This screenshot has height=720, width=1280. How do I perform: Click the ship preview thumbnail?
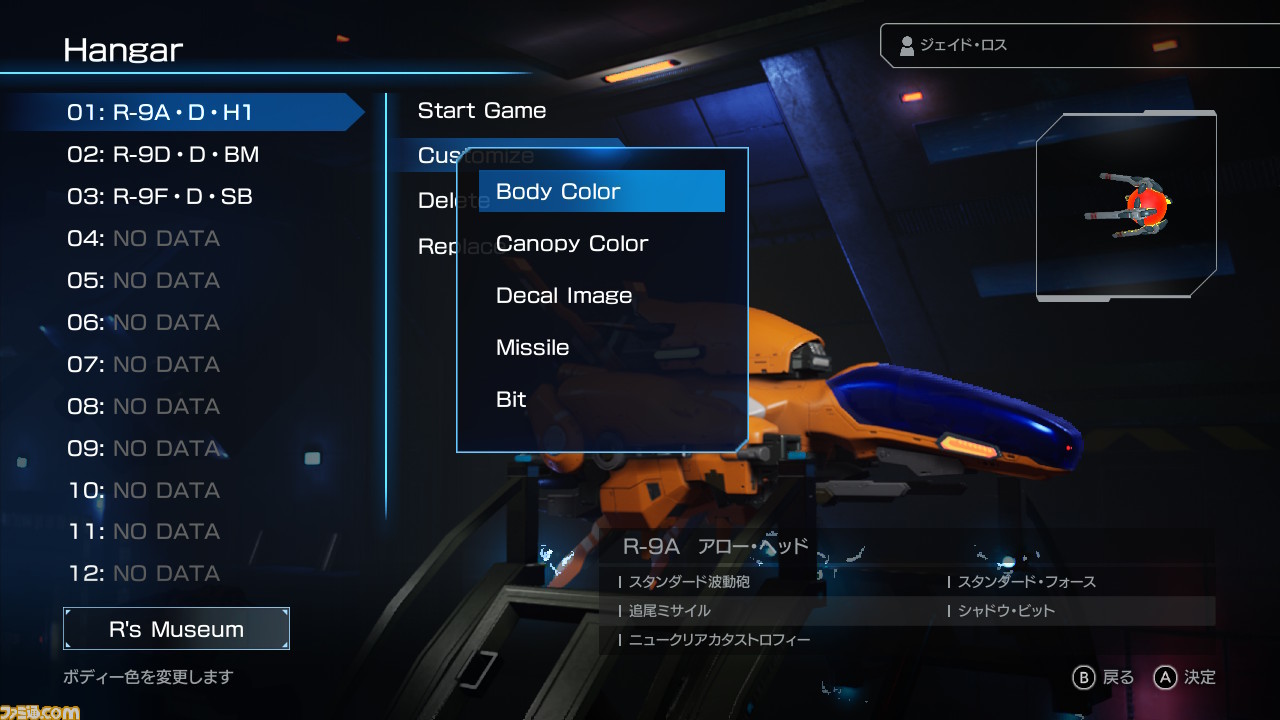(x=1126, y=206)
